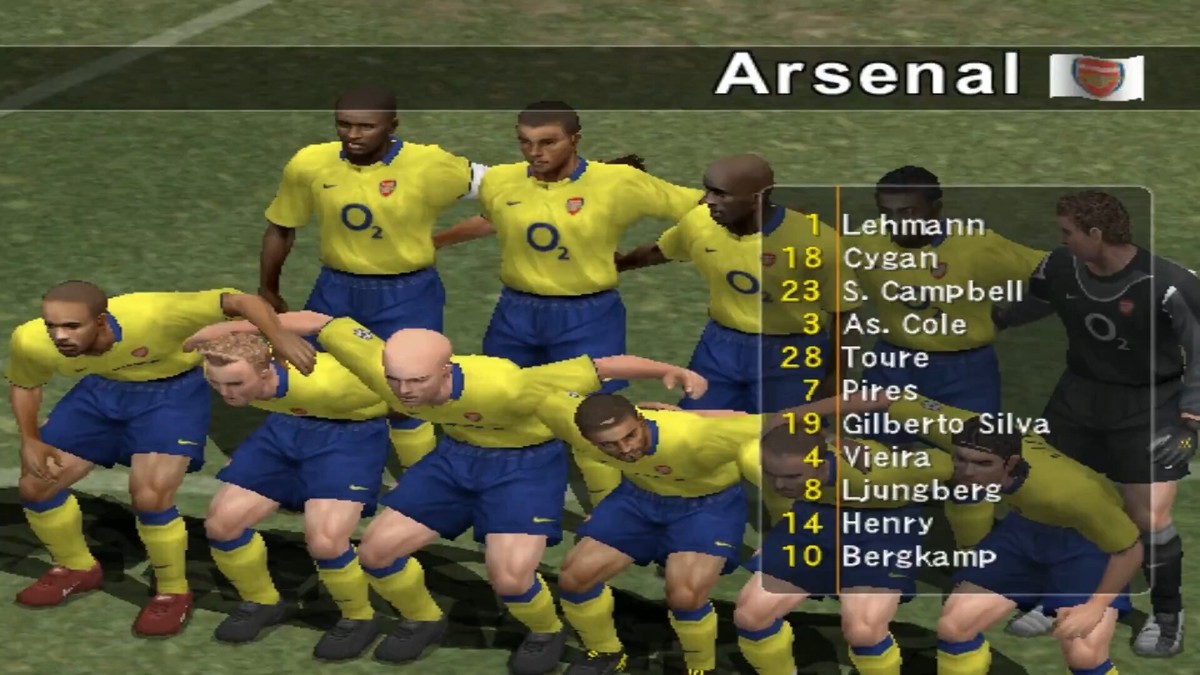Select Lehmann in the lineup list
Screen dimensions: 1200x675
[913, 225]
